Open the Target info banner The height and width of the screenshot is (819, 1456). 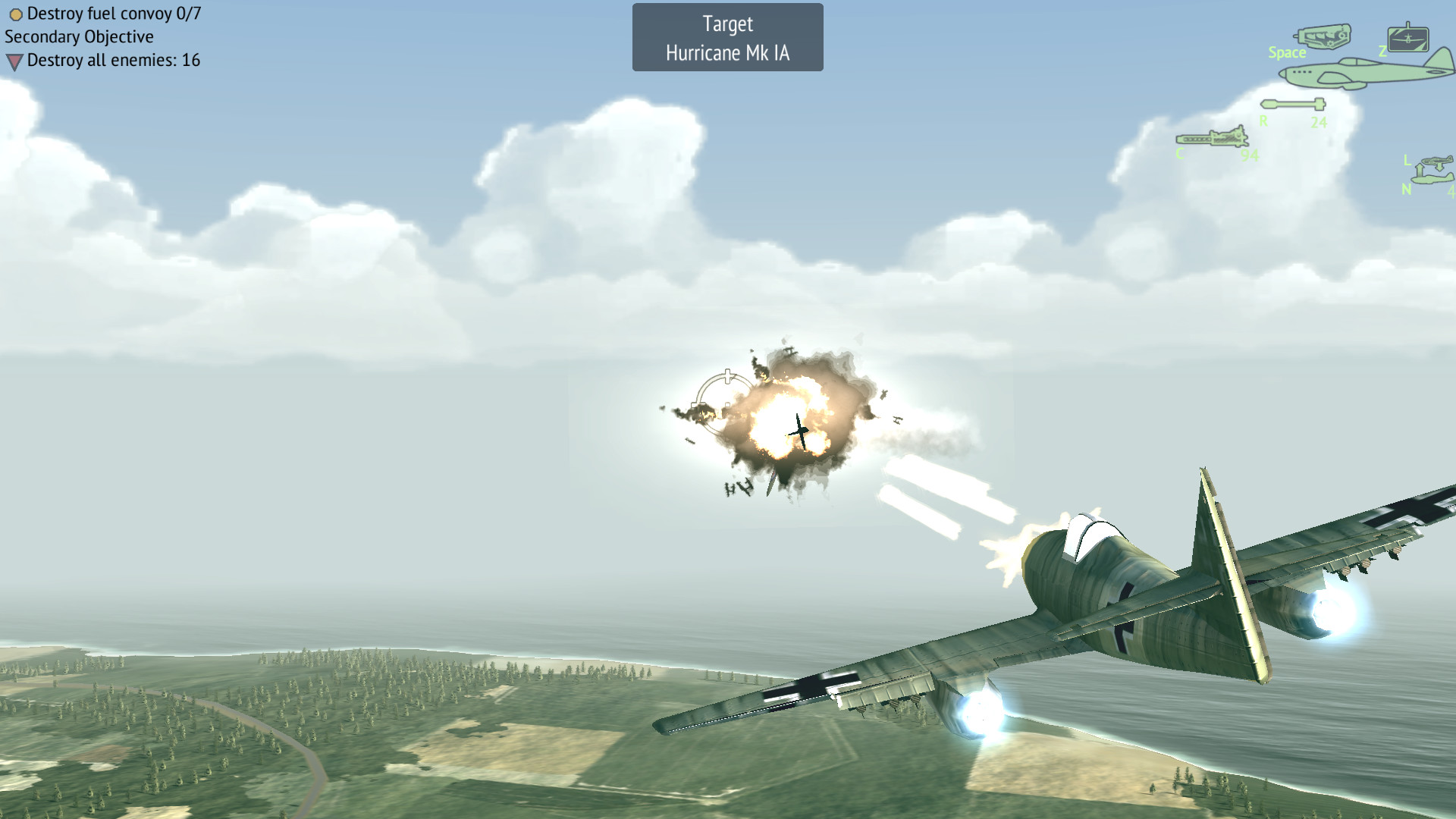(727, 36)
